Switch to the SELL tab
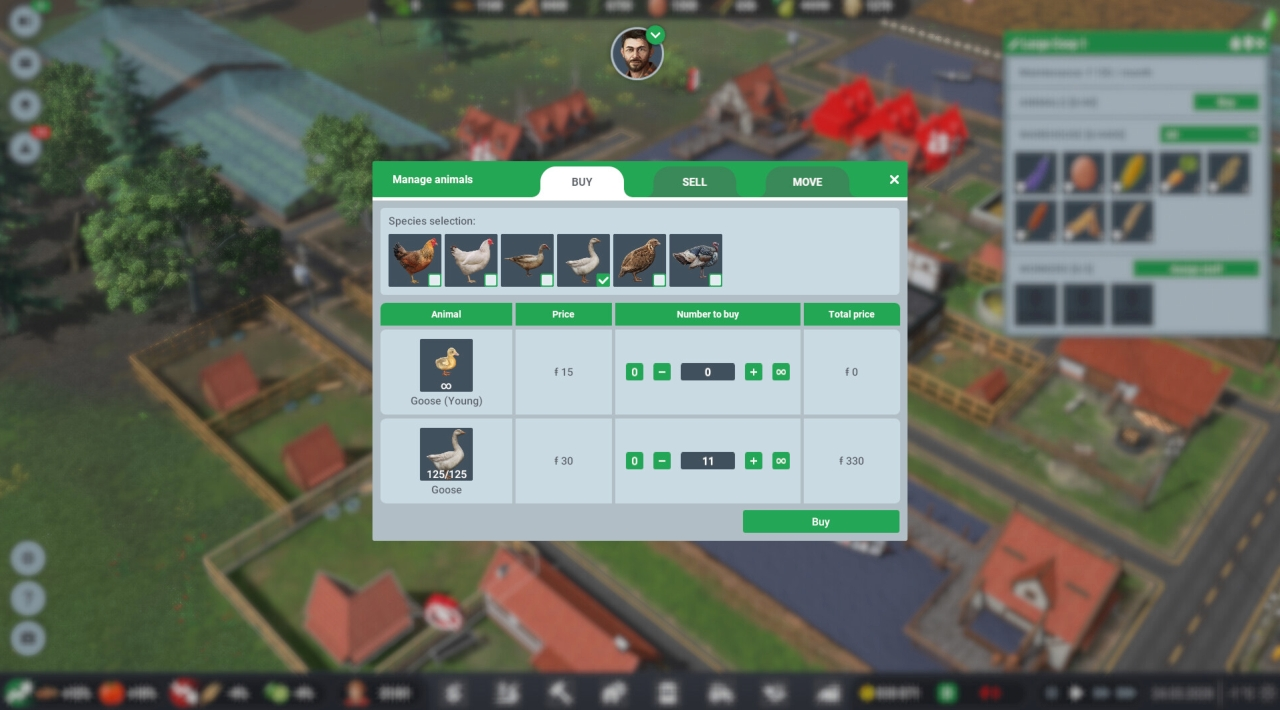Viewport: 1280px width, 710px height. click(694, 182)
